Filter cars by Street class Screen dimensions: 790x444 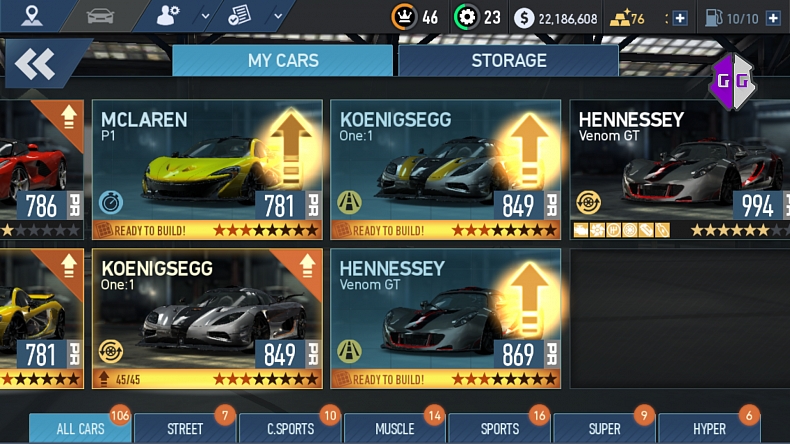click(185, 429)
